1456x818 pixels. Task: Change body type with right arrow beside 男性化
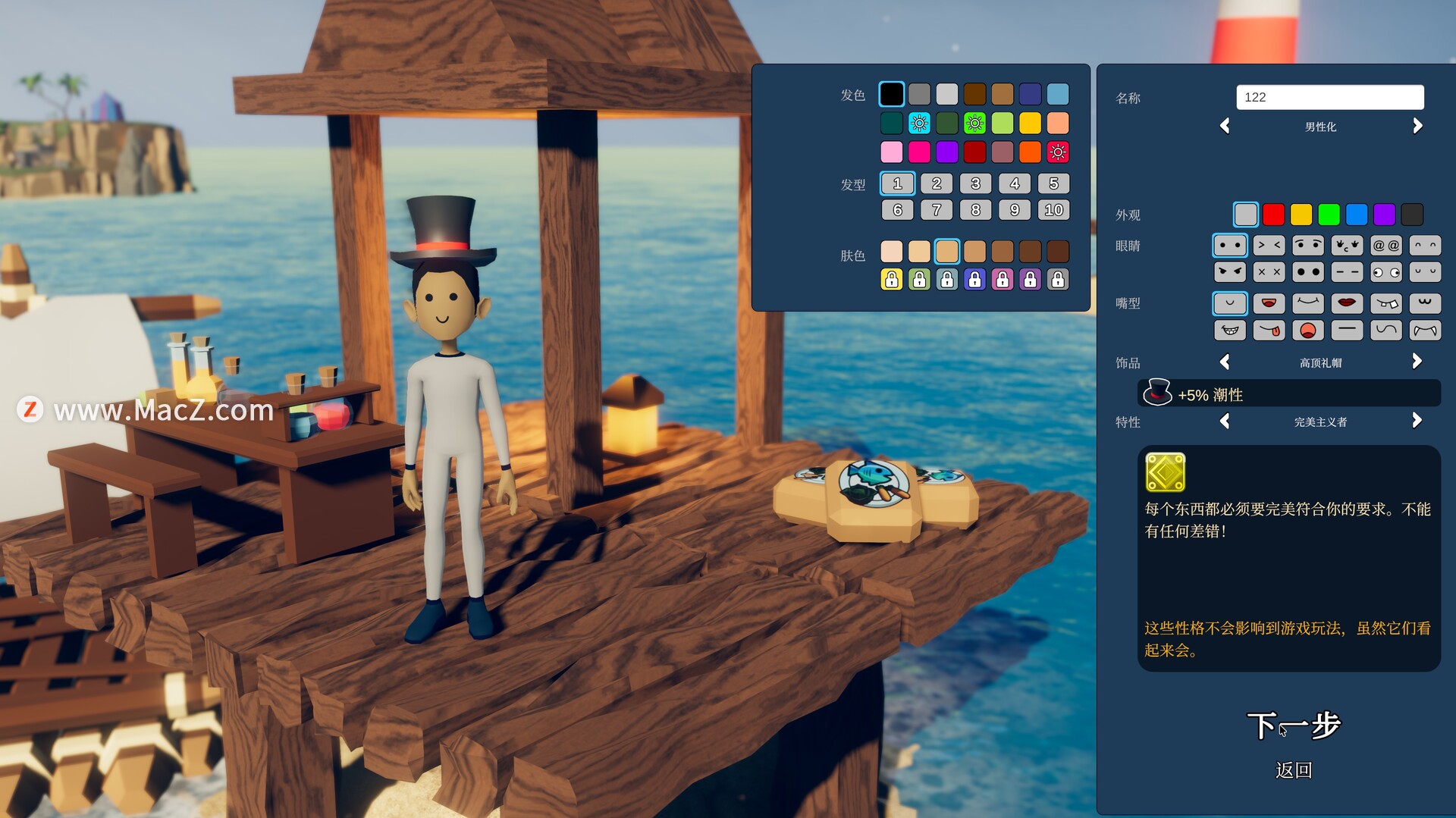point(1417,127)
